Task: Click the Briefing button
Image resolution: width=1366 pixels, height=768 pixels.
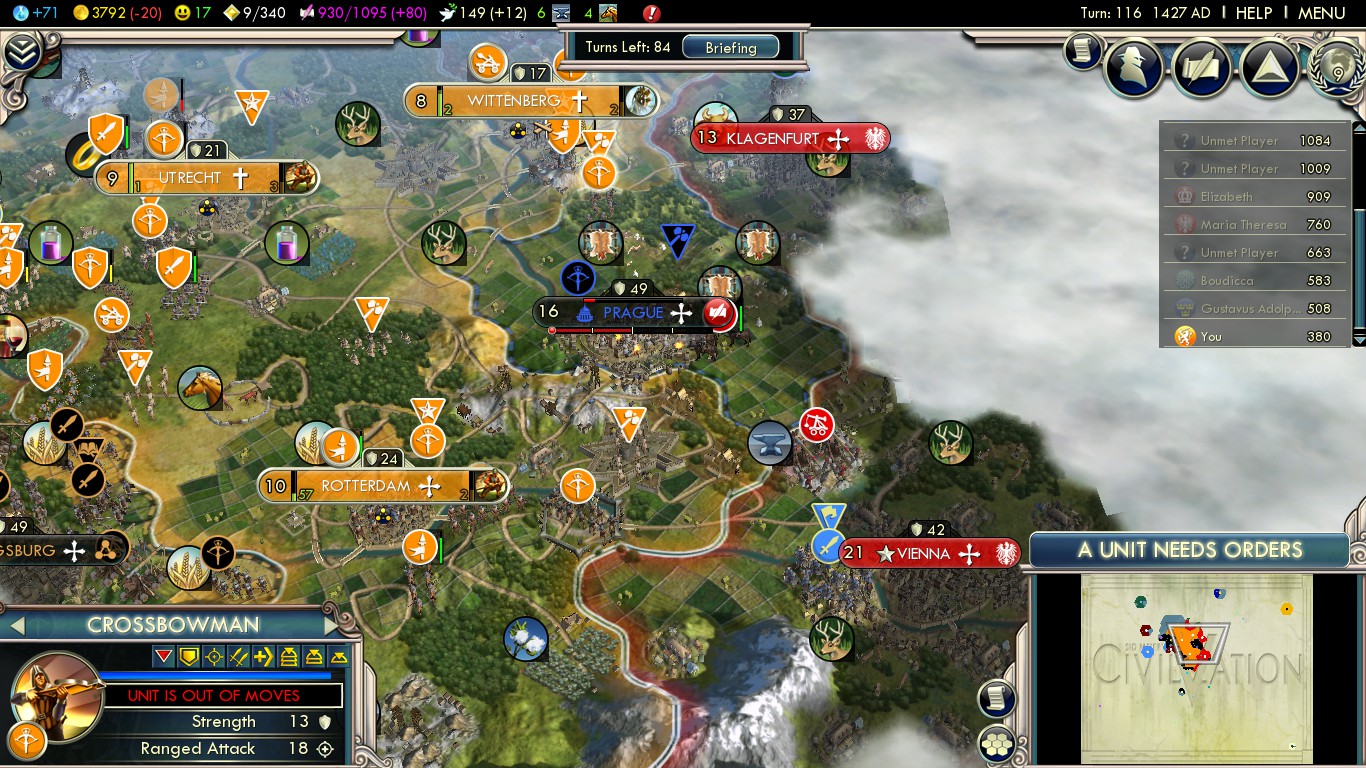Action: tap(731, 47)
